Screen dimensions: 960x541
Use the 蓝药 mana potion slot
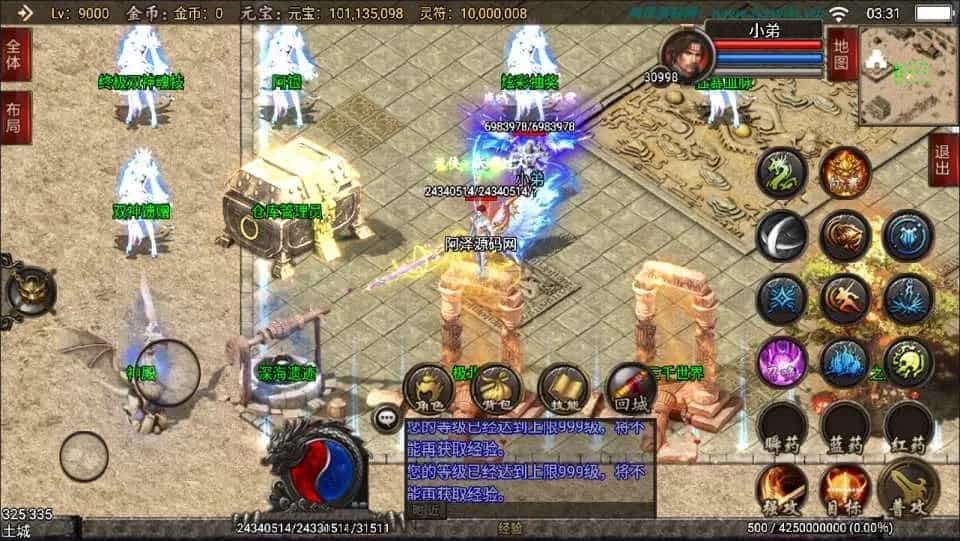click(x=845, y=426)
